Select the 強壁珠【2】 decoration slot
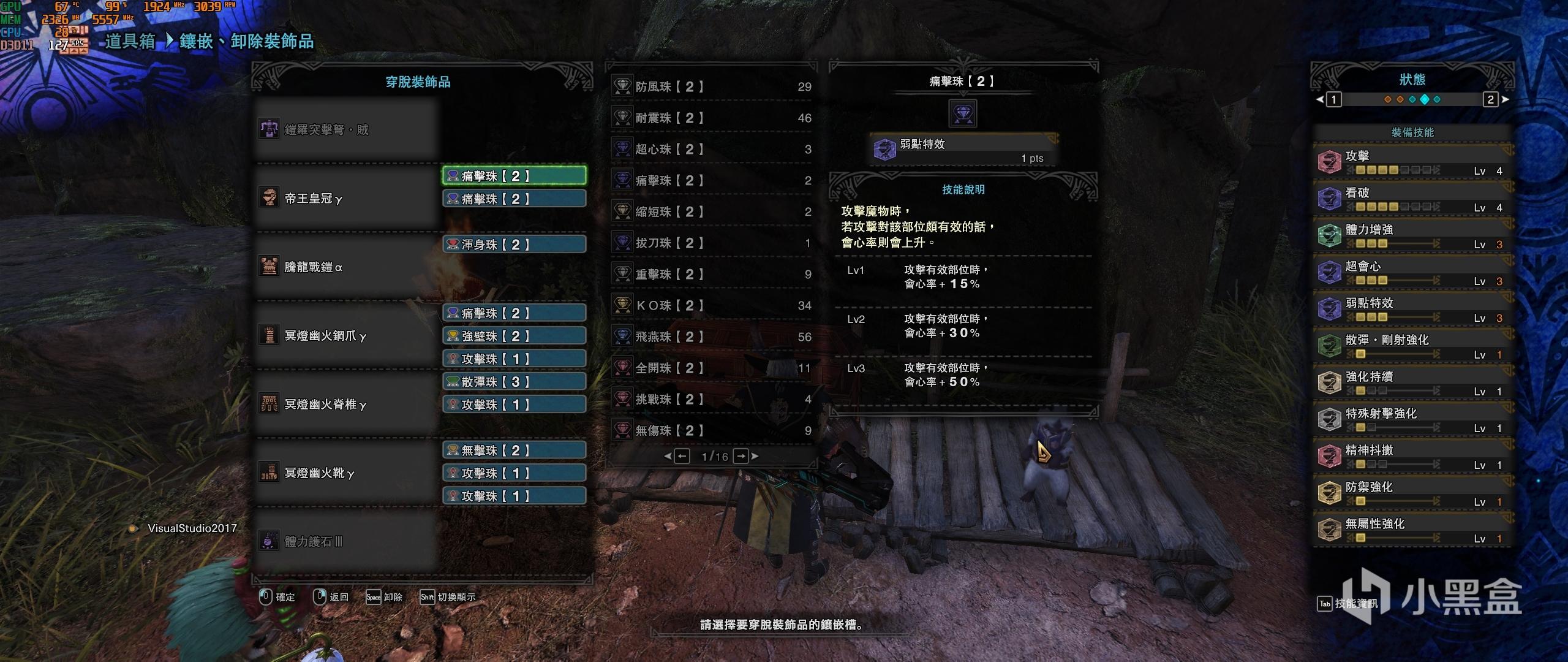Screen dimensions: 1568x662 pyautogui.click(x=514, y=336)
